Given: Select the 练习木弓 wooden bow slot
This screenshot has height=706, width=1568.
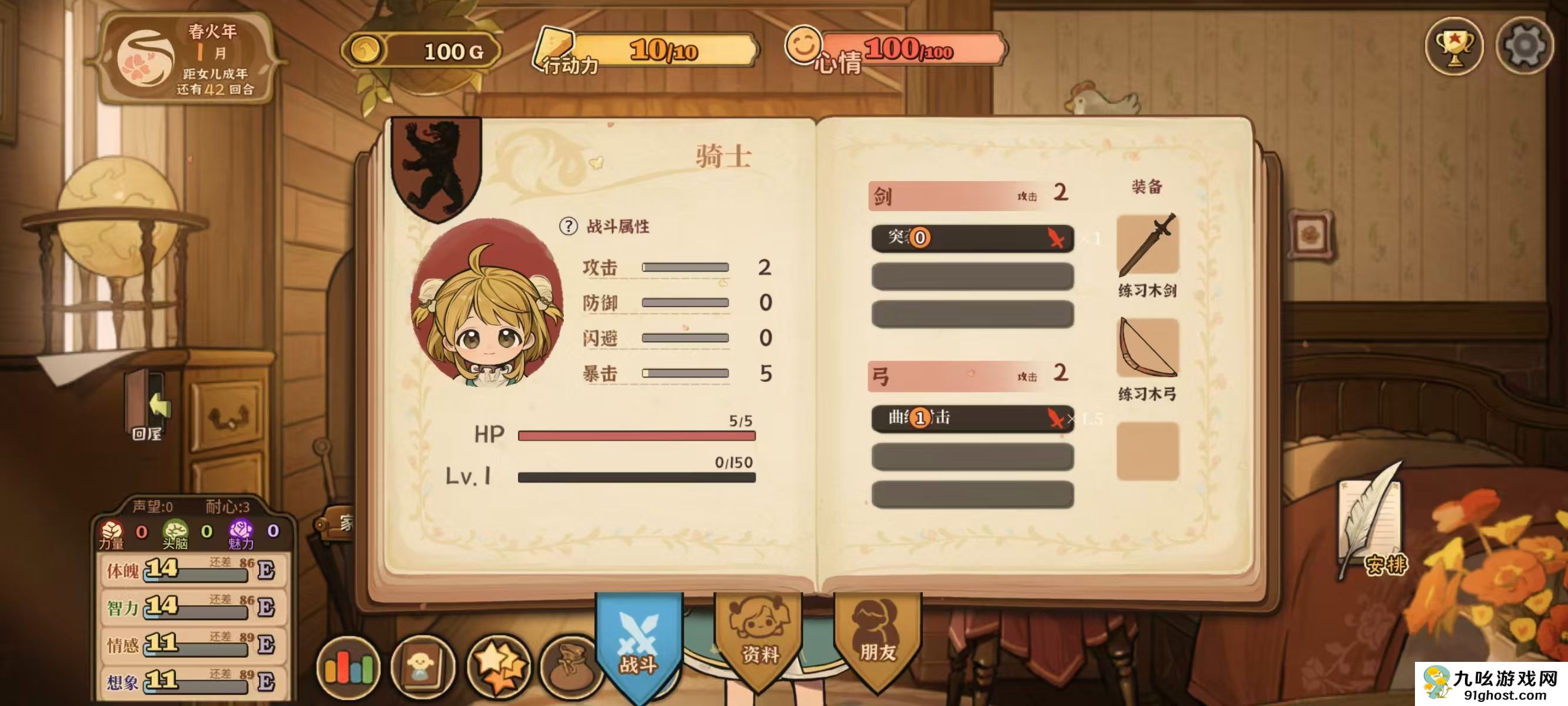Looking at the screenshot, I should click(1147, 349).
